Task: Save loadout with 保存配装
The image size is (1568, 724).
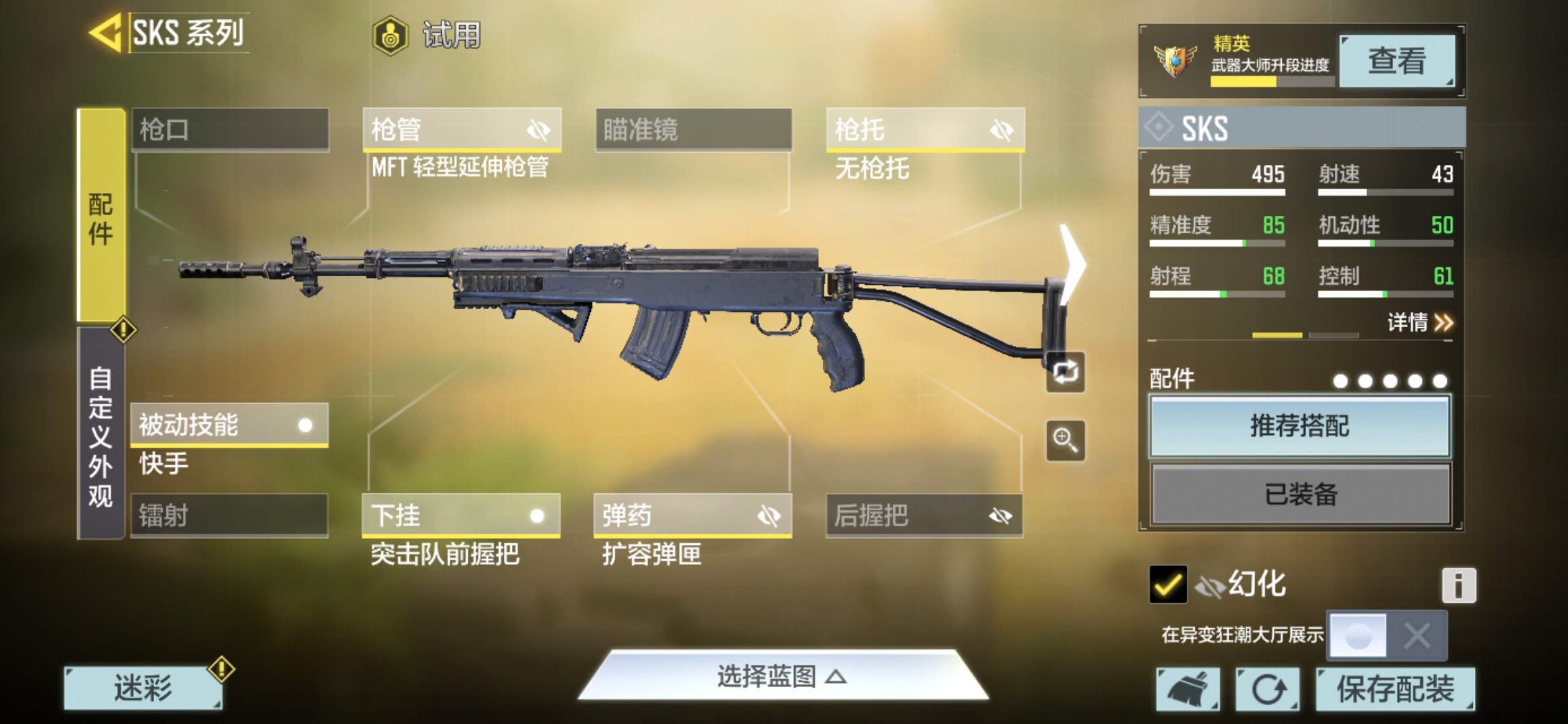Action: 1395,689
